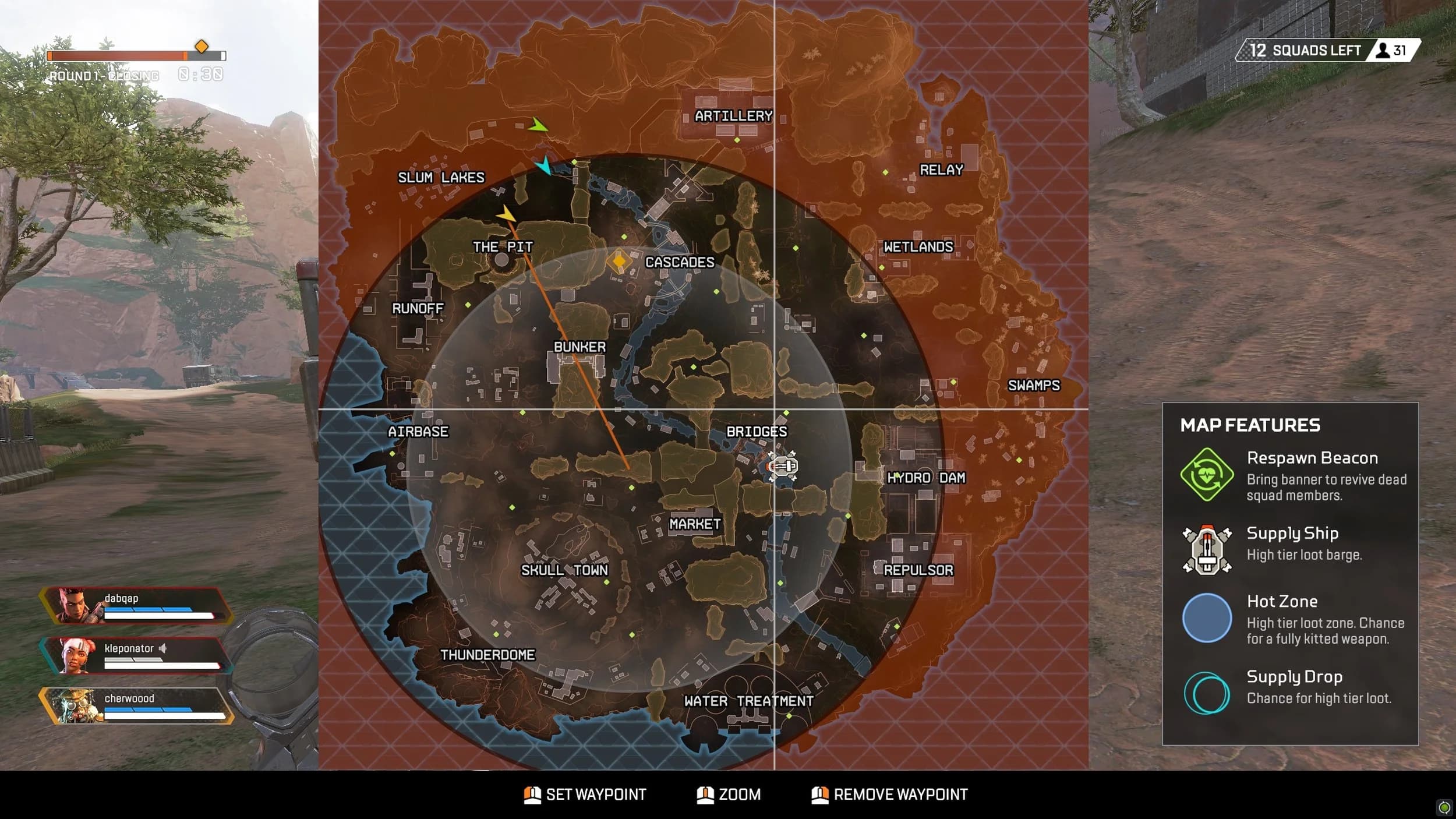The image size is (1456, 819).
Task: Click the squads-left player count icon
Action: [x=1383, y=50]
